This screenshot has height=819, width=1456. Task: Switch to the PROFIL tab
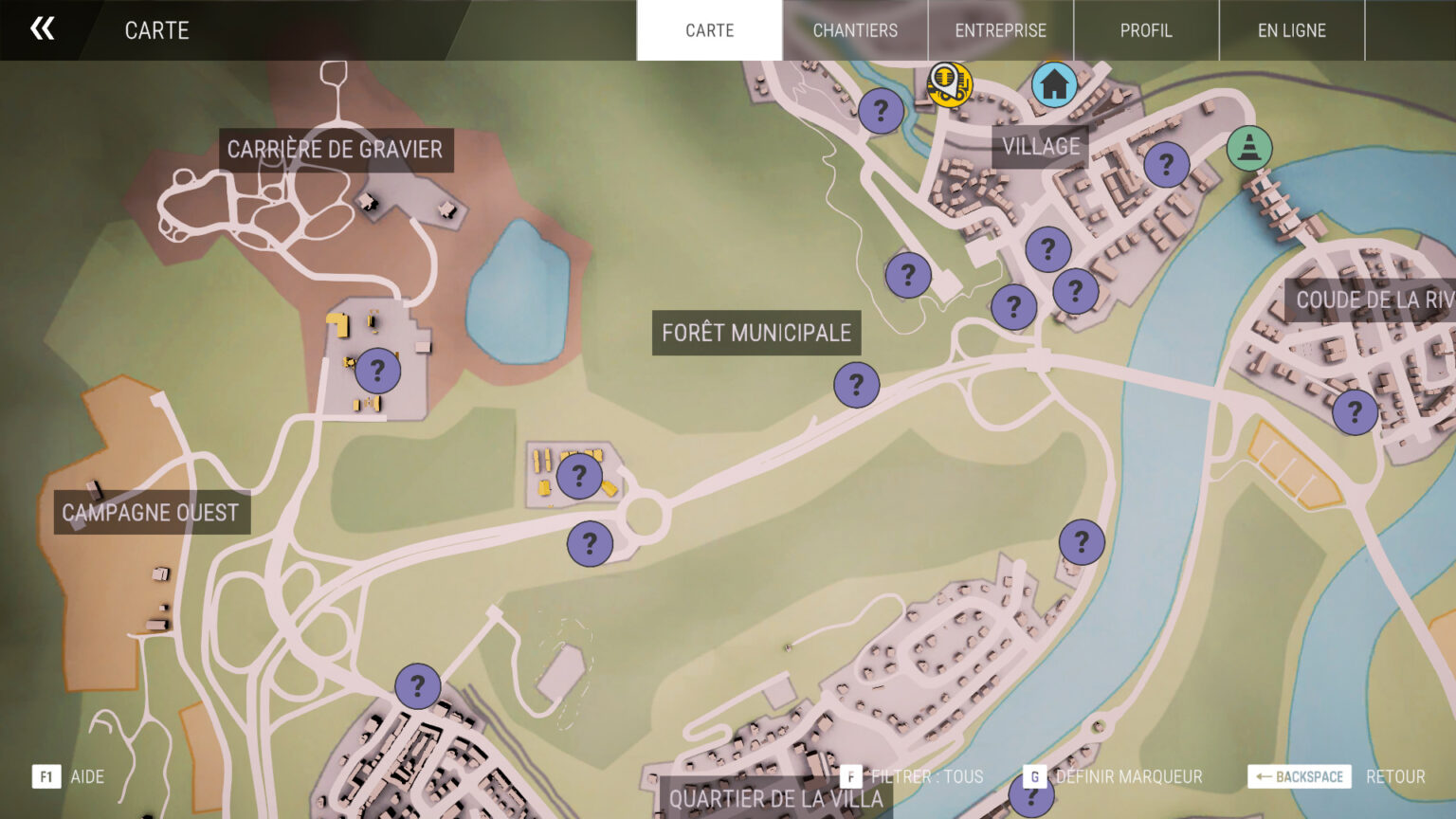pos(1146,30)
